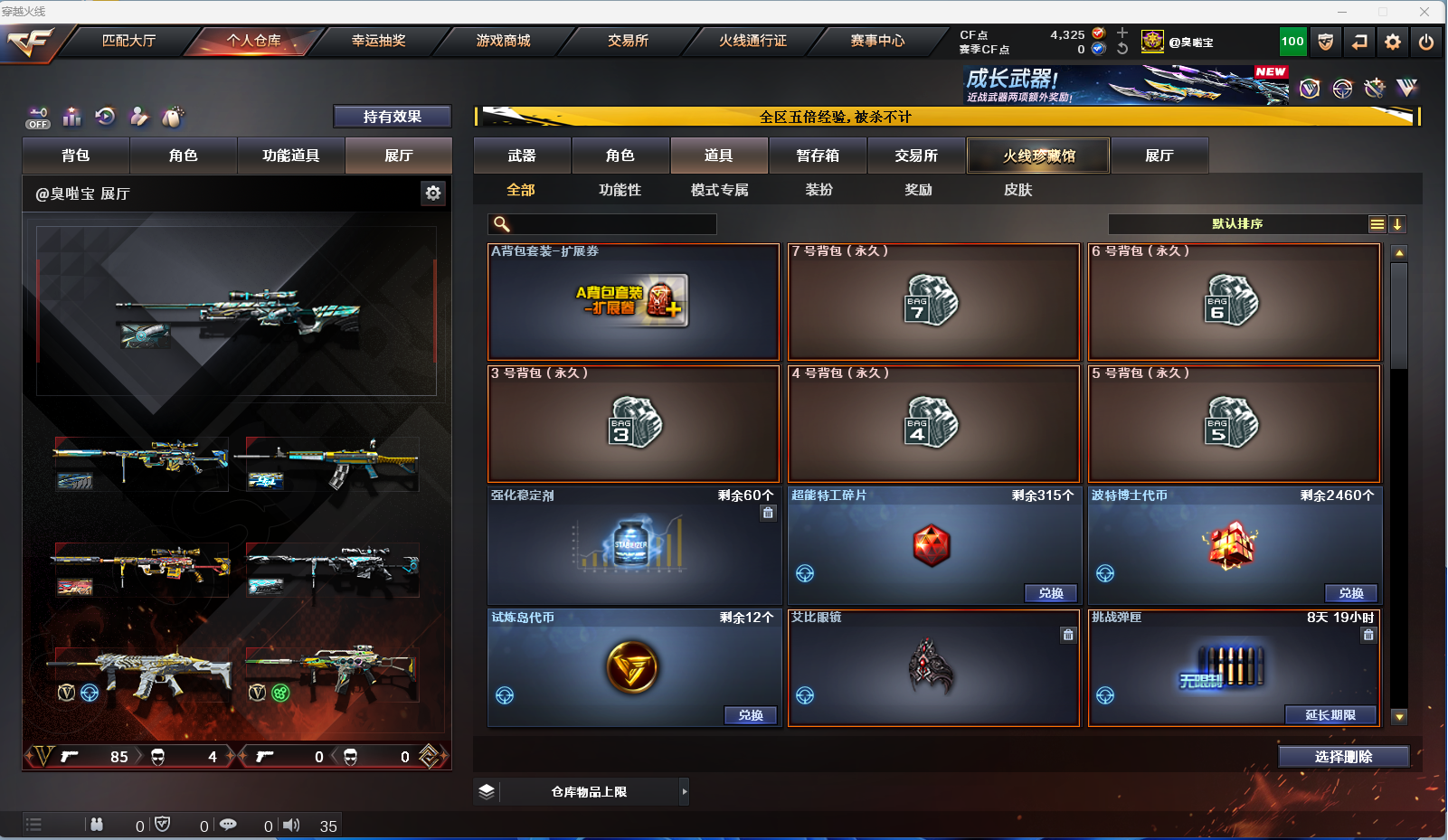Switch to the 背包 backpack tab

pos(76,156)
